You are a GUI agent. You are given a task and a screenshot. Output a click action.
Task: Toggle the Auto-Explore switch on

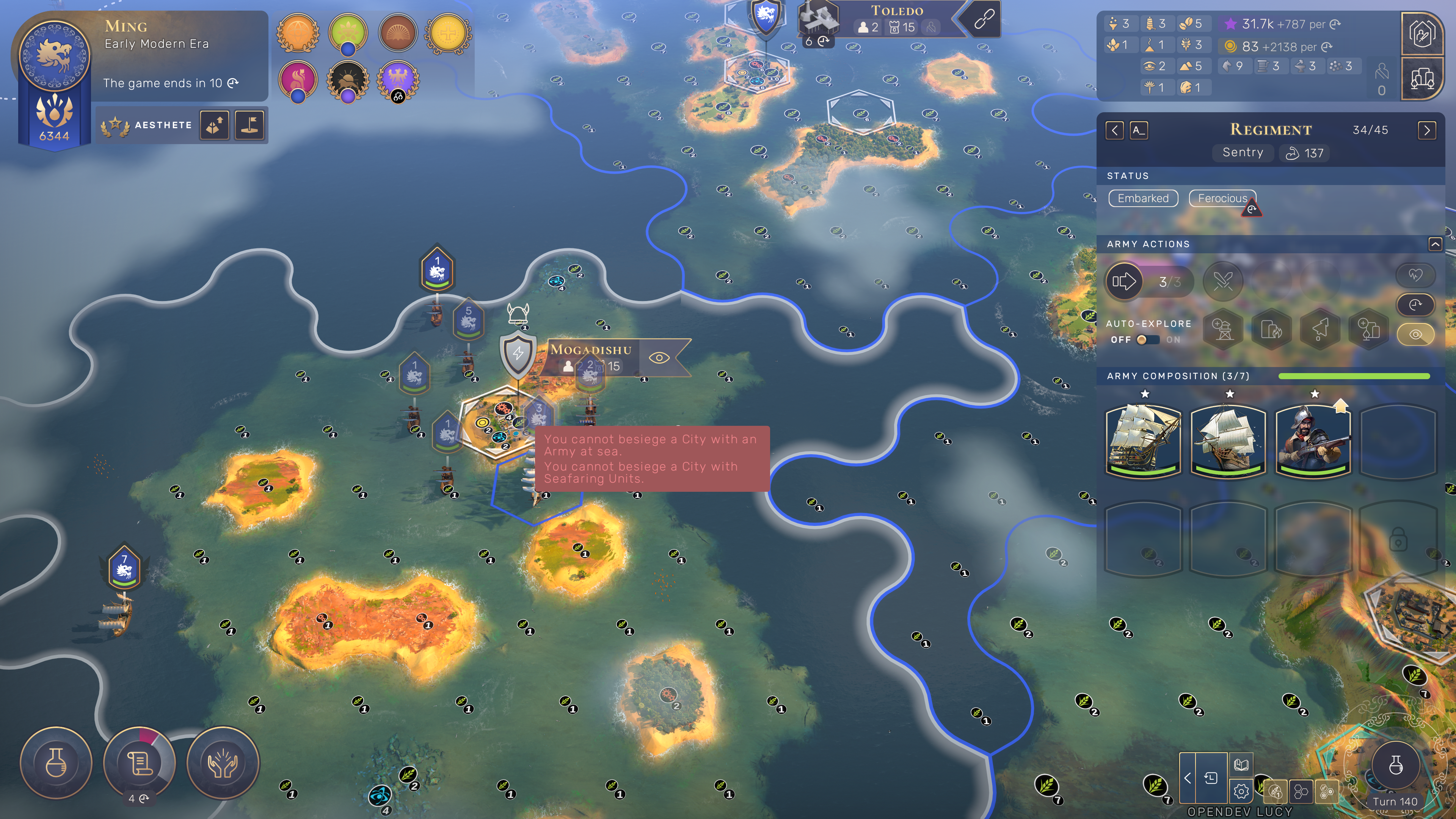click(1147, 340)
